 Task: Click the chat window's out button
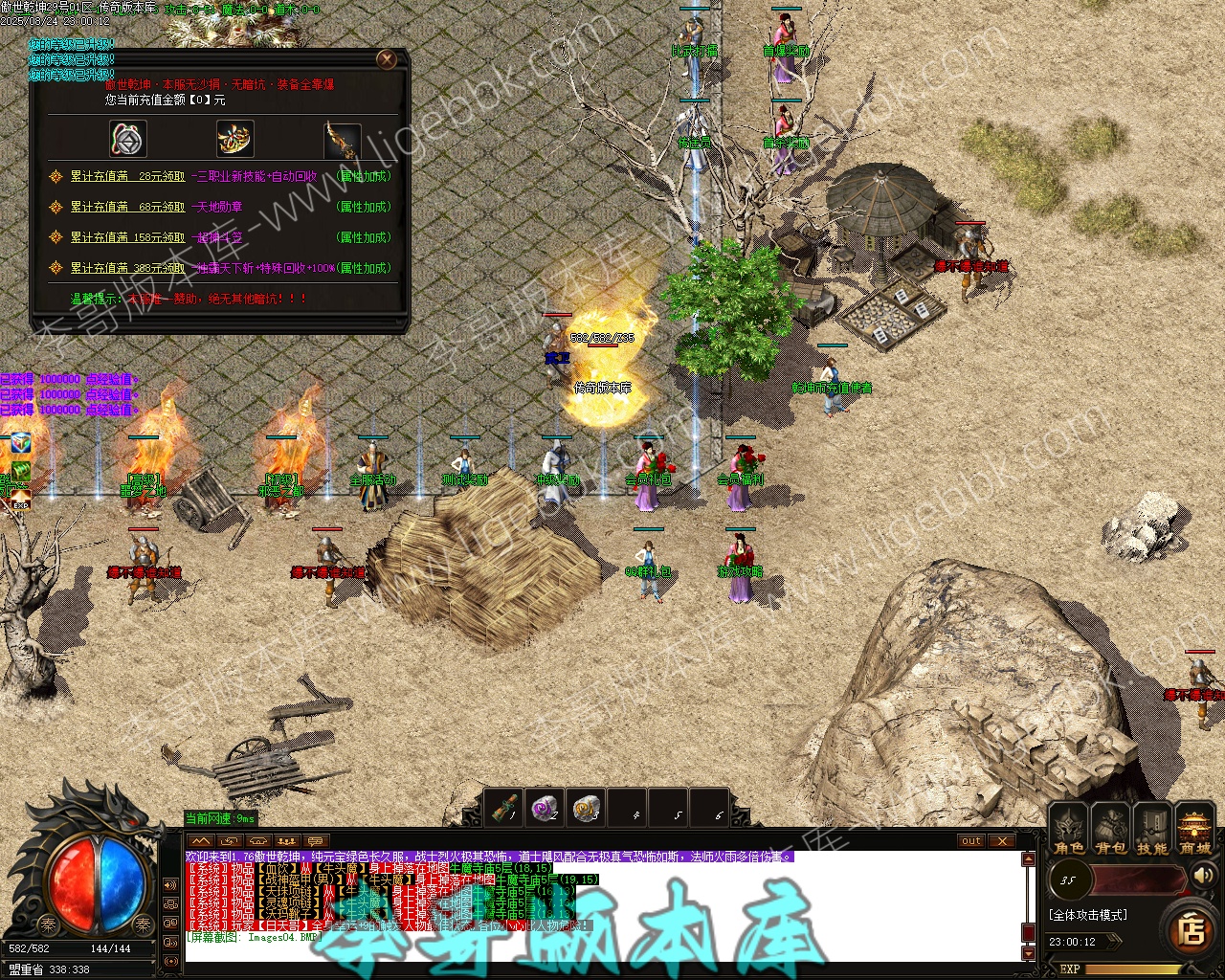pos(971,841)
